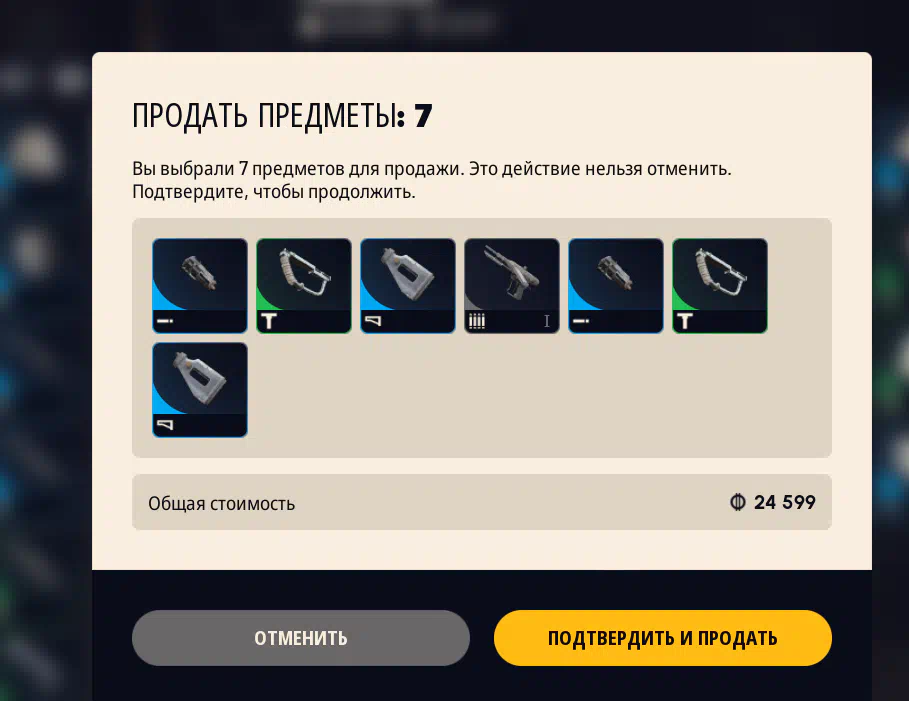The image size is (909, 701).
Task: Select the grey pistol weapon slot
Action: click(512, 285)
